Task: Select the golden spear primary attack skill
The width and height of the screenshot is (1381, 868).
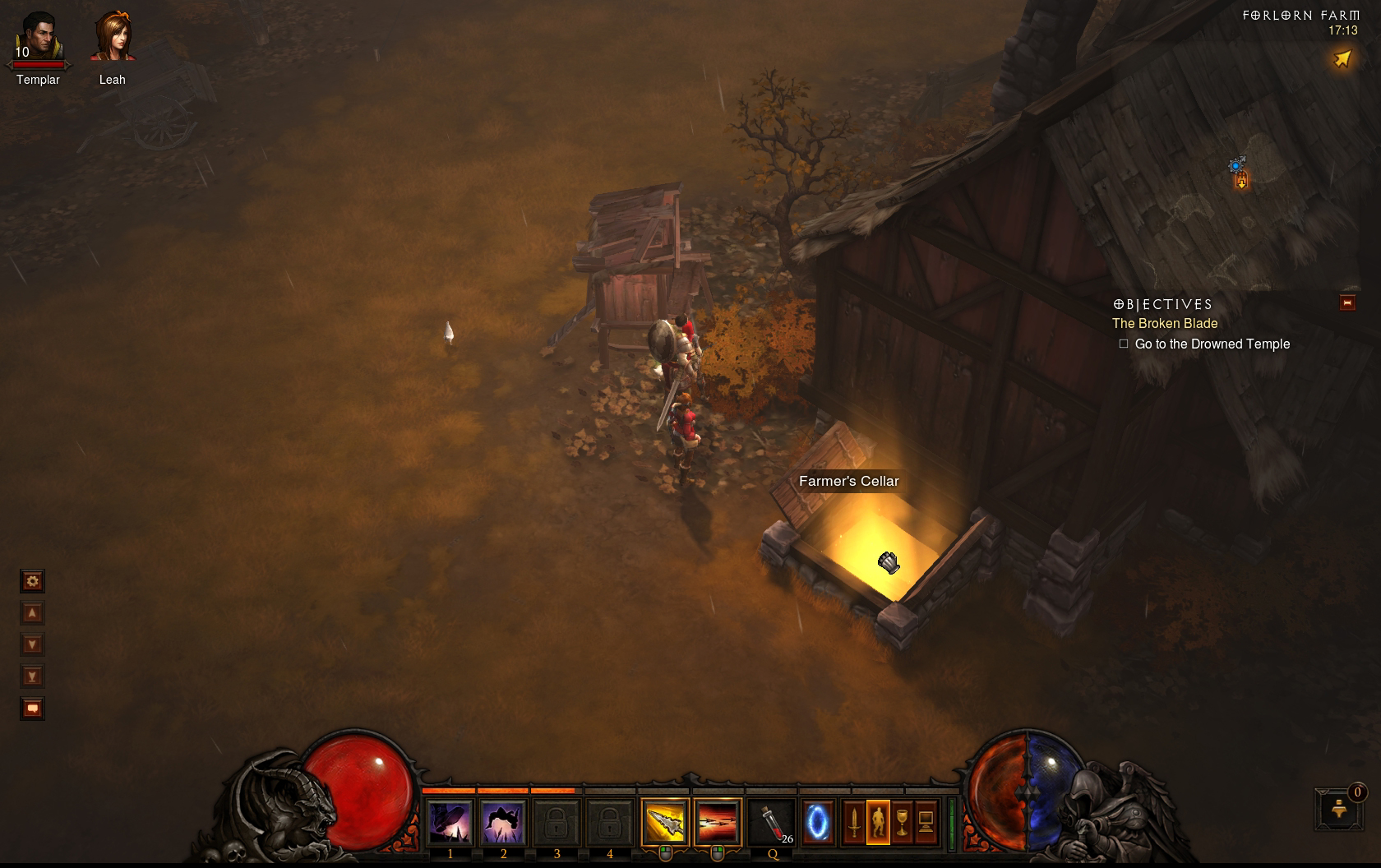Action: coord(664,822)
